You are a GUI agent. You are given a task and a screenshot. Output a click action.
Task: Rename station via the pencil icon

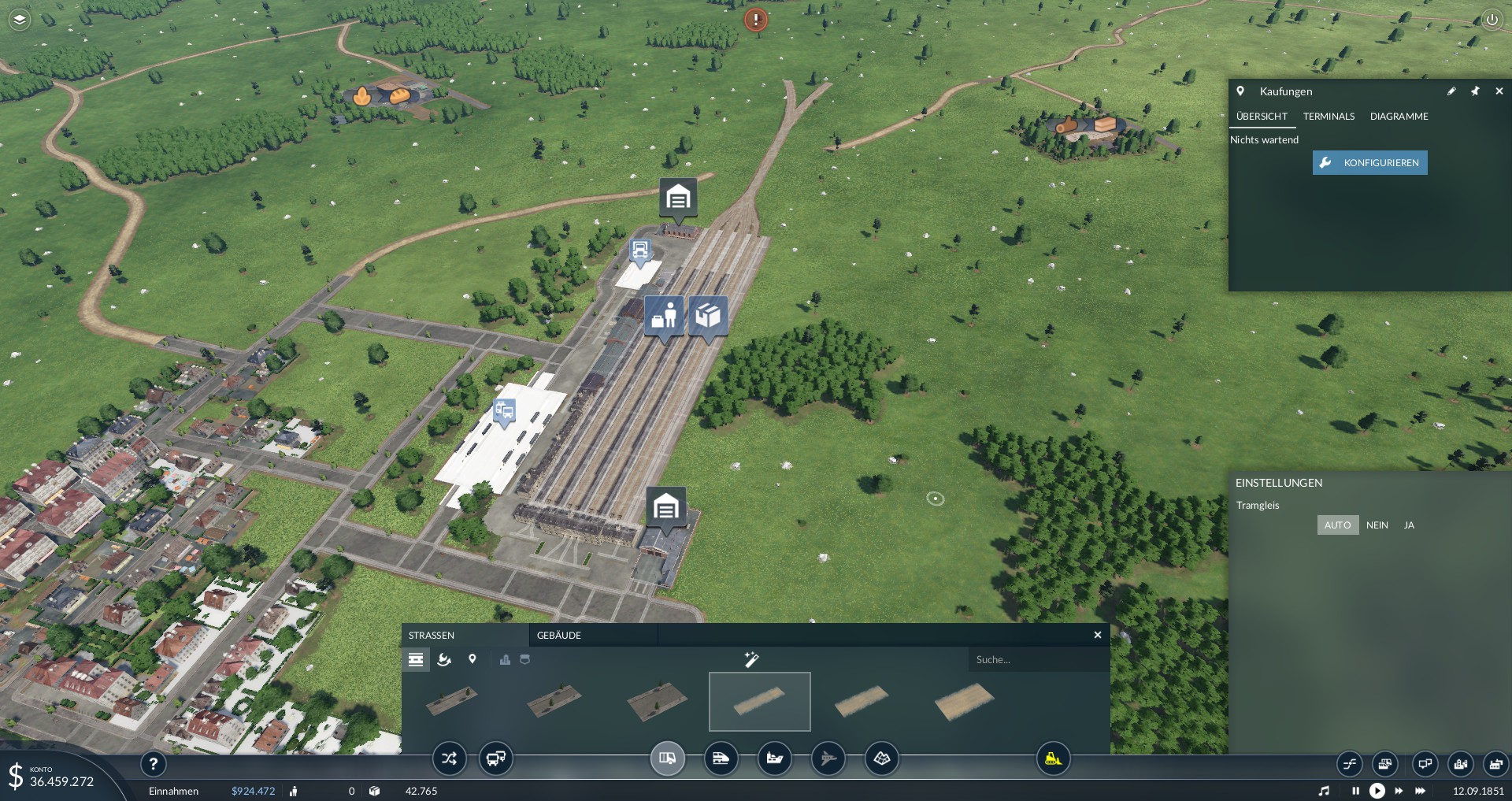pyautogui.click(x=1451, y=91)
